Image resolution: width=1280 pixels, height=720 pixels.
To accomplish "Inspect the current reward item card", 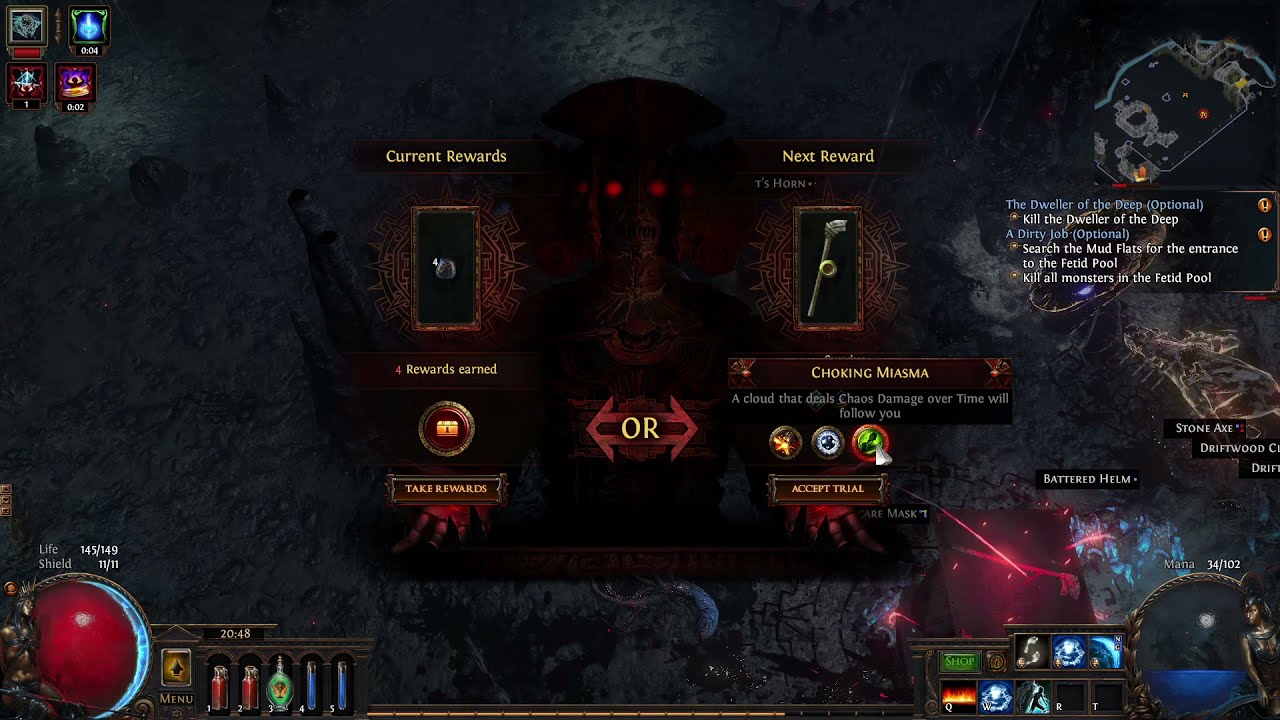I will [446, 268].
